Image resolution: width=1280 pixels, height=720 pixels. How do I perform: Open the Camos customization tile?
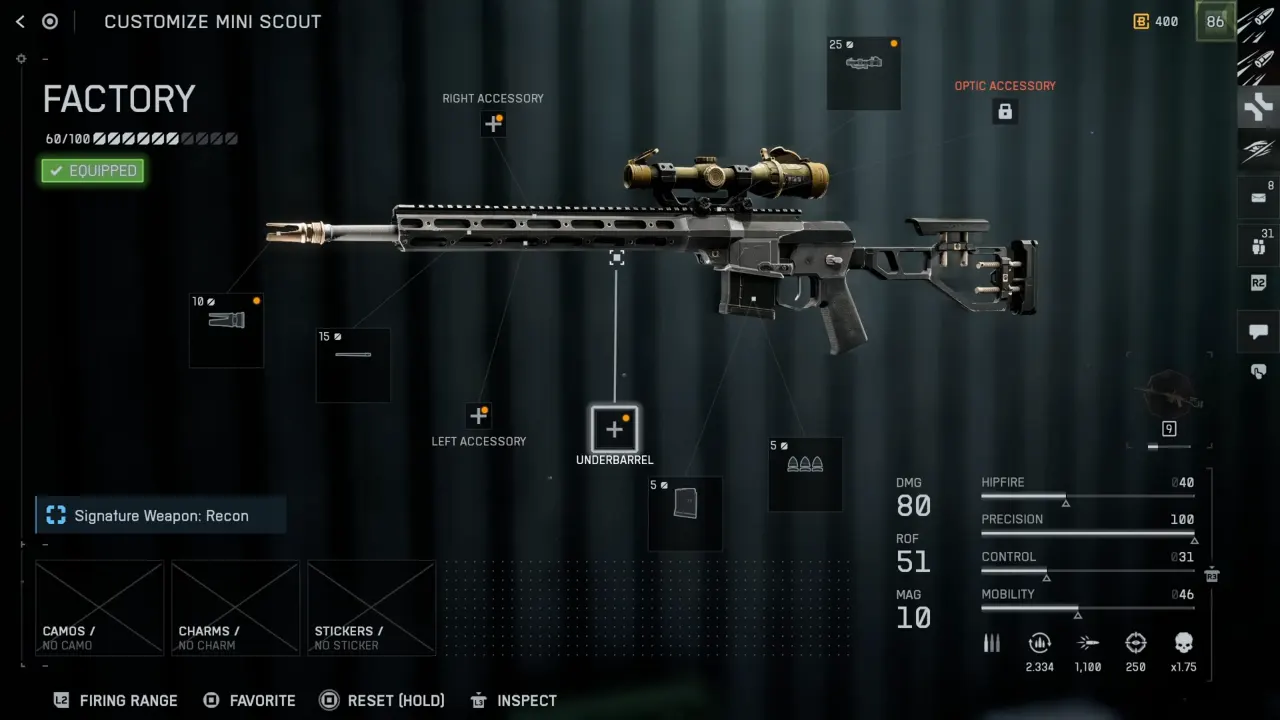click(x=99, y=608)
